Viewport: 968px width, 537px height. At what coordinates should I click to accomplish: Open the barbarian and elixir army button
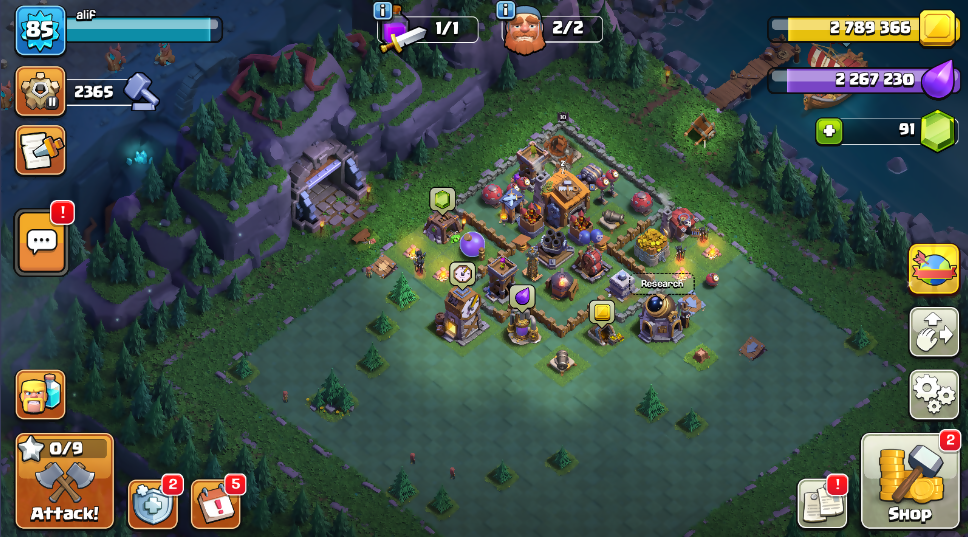pos(40,394)
